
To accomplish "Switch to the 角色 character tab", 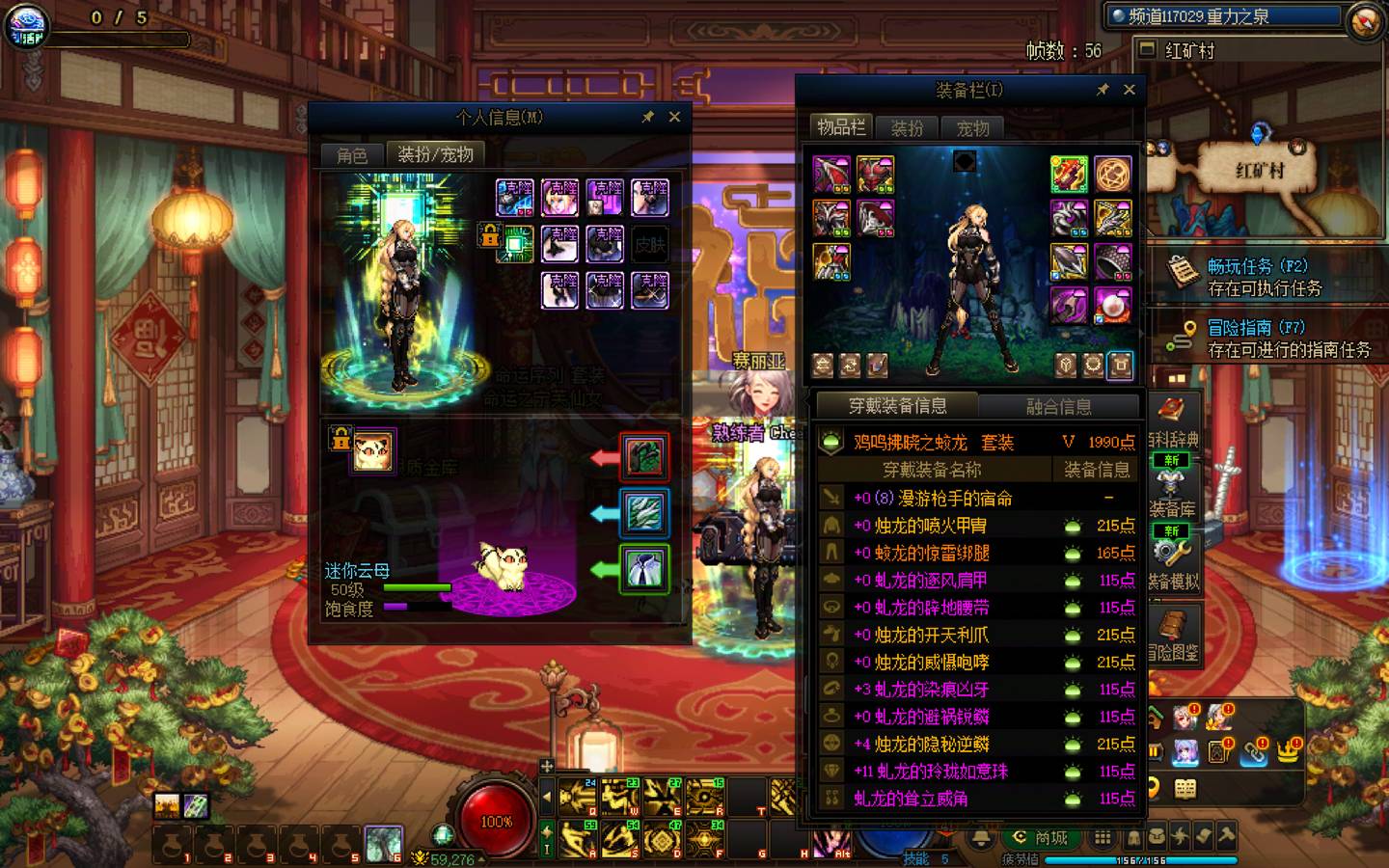I will point(352,154).
